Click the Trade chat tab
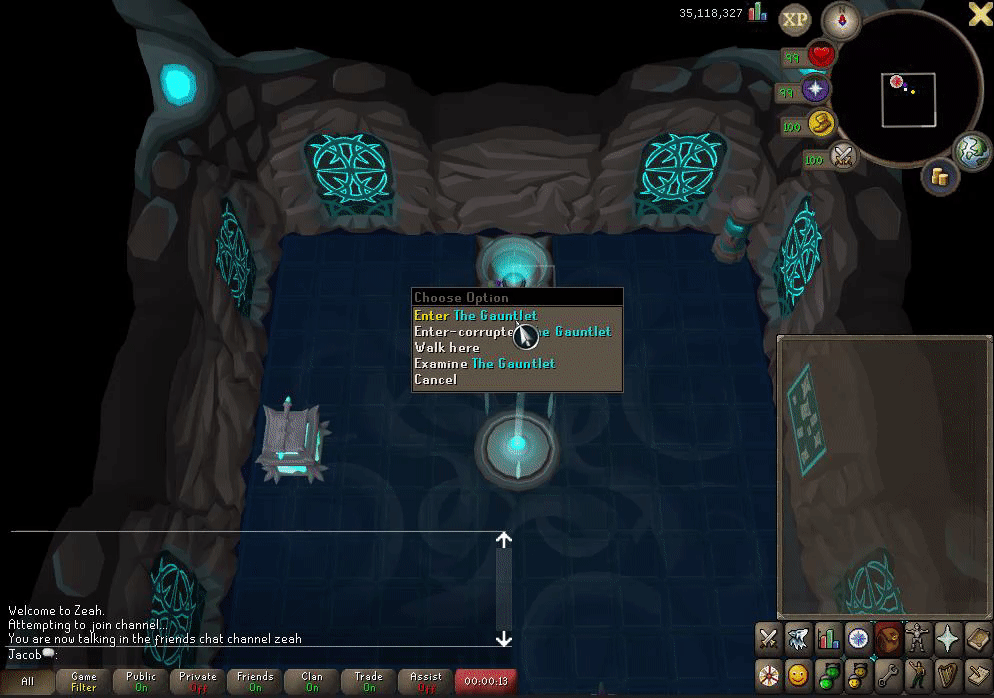This screenshot has height=698, width=994. (369, 682)
